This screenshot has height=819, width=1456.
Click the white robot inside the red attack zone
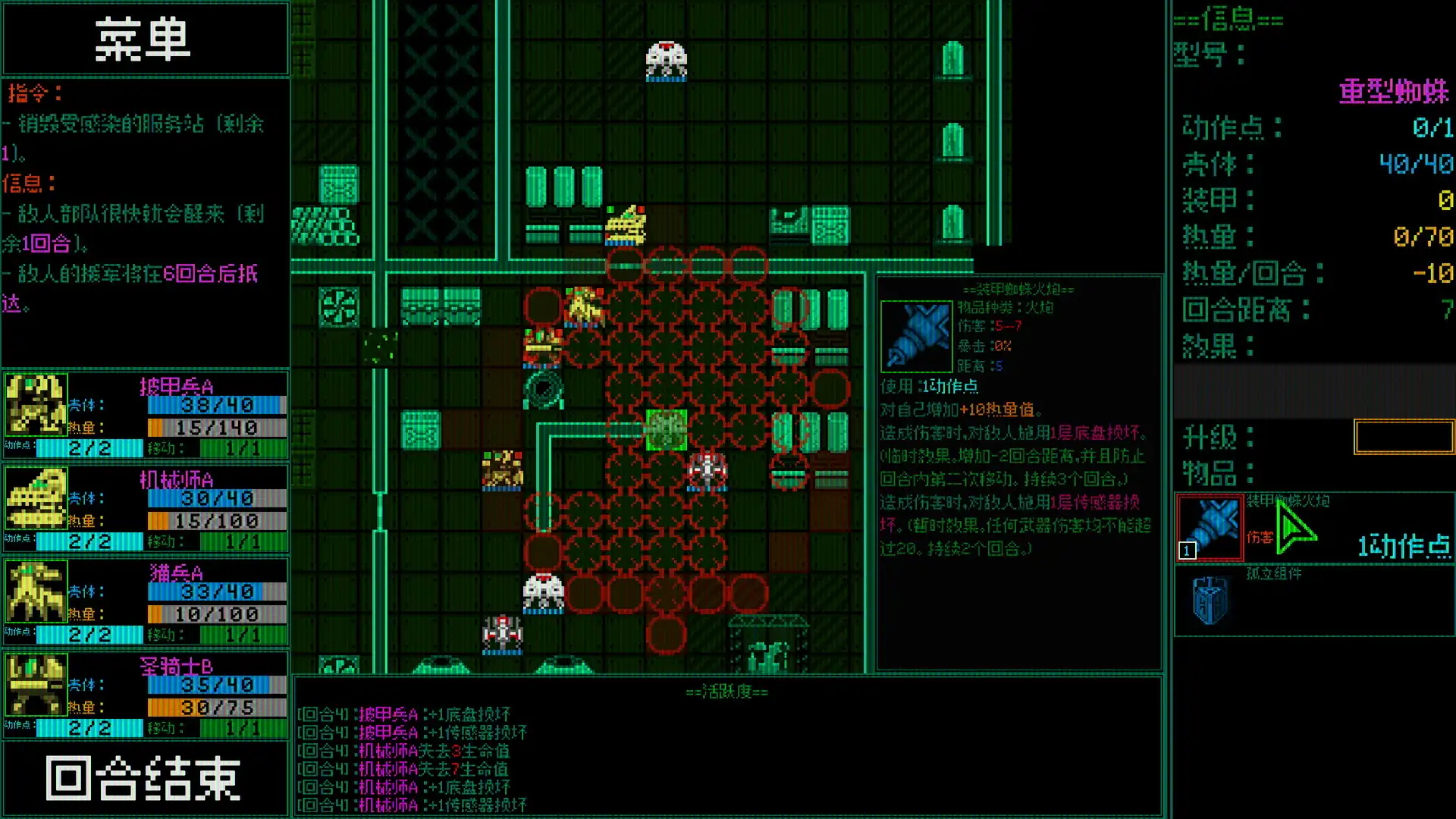pyautogui.click(x=707, y=470)
